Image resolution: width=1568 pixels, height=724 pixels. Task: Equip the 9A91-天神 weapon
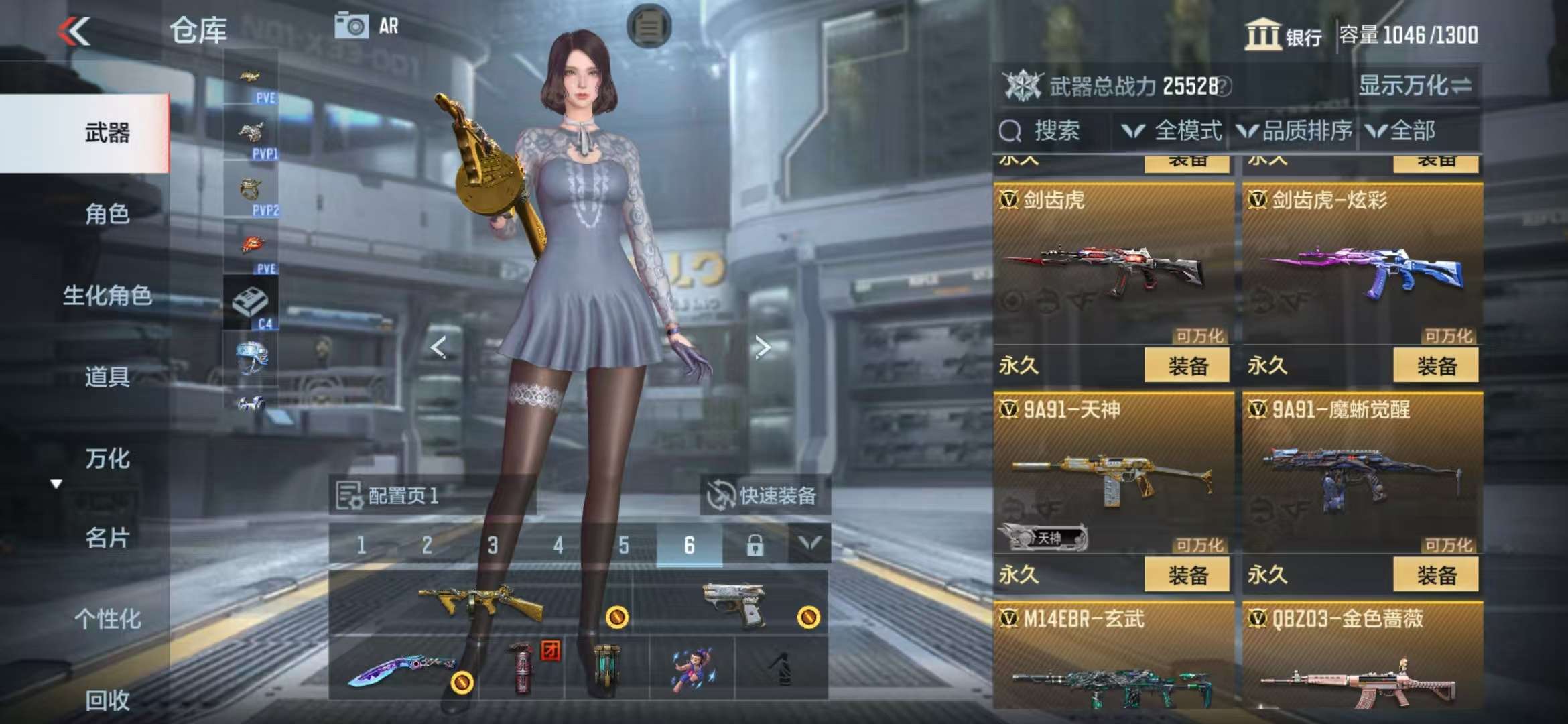(1187, 575)
